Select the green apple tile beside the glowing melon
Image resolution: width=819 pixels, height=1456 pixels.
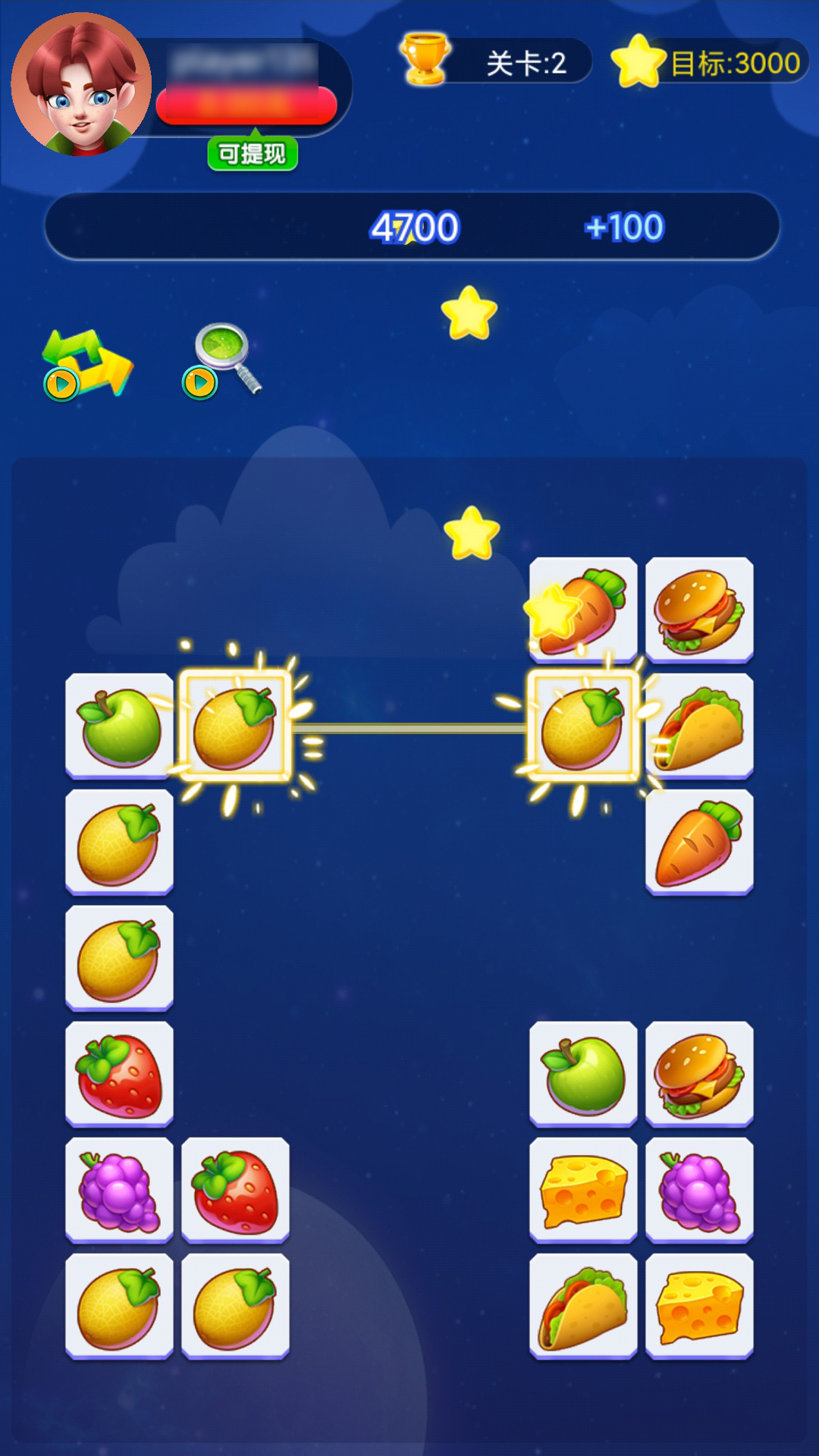point(120,726)
